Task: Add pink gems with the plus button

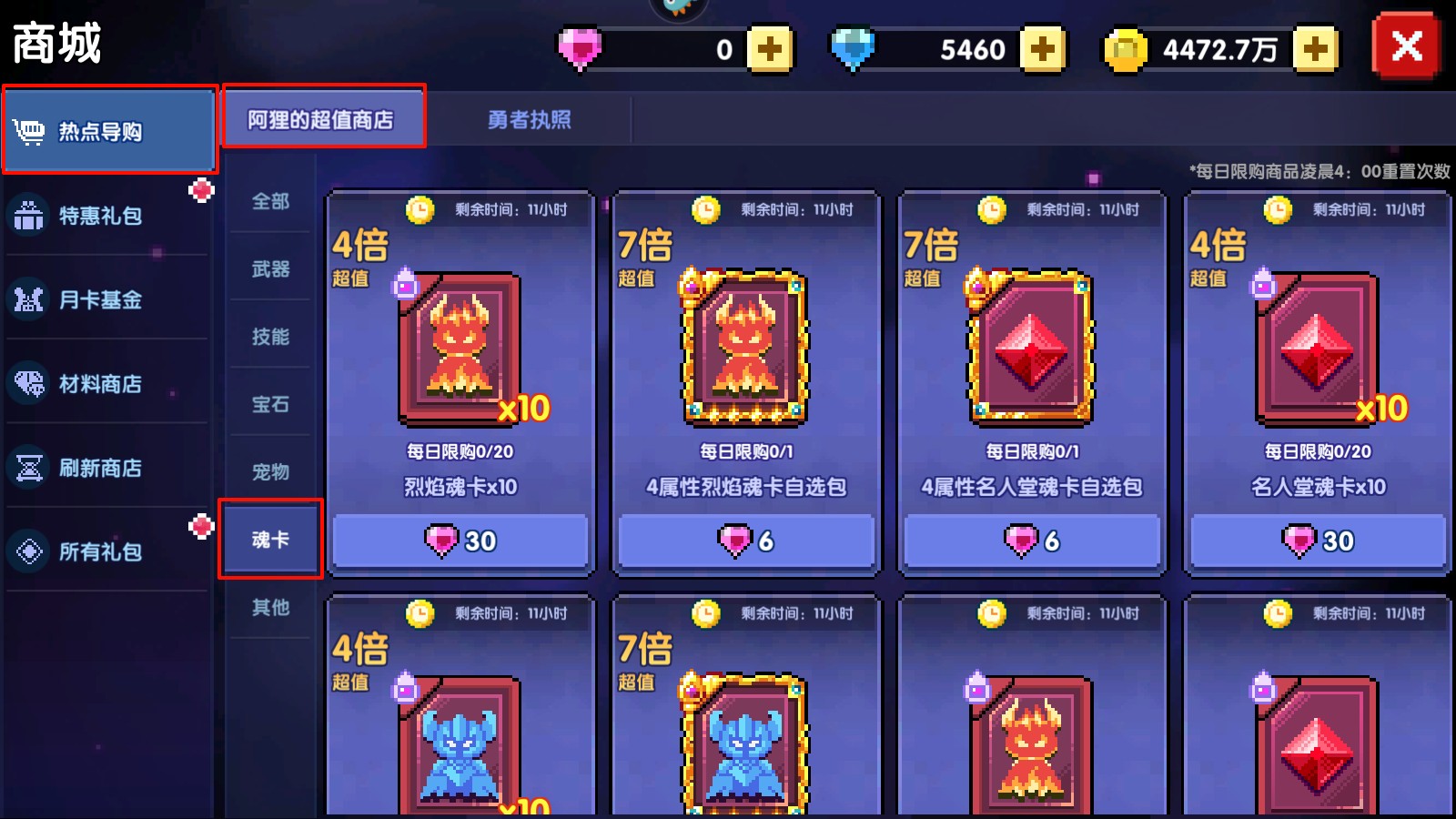Action: (x=770, y=49)
